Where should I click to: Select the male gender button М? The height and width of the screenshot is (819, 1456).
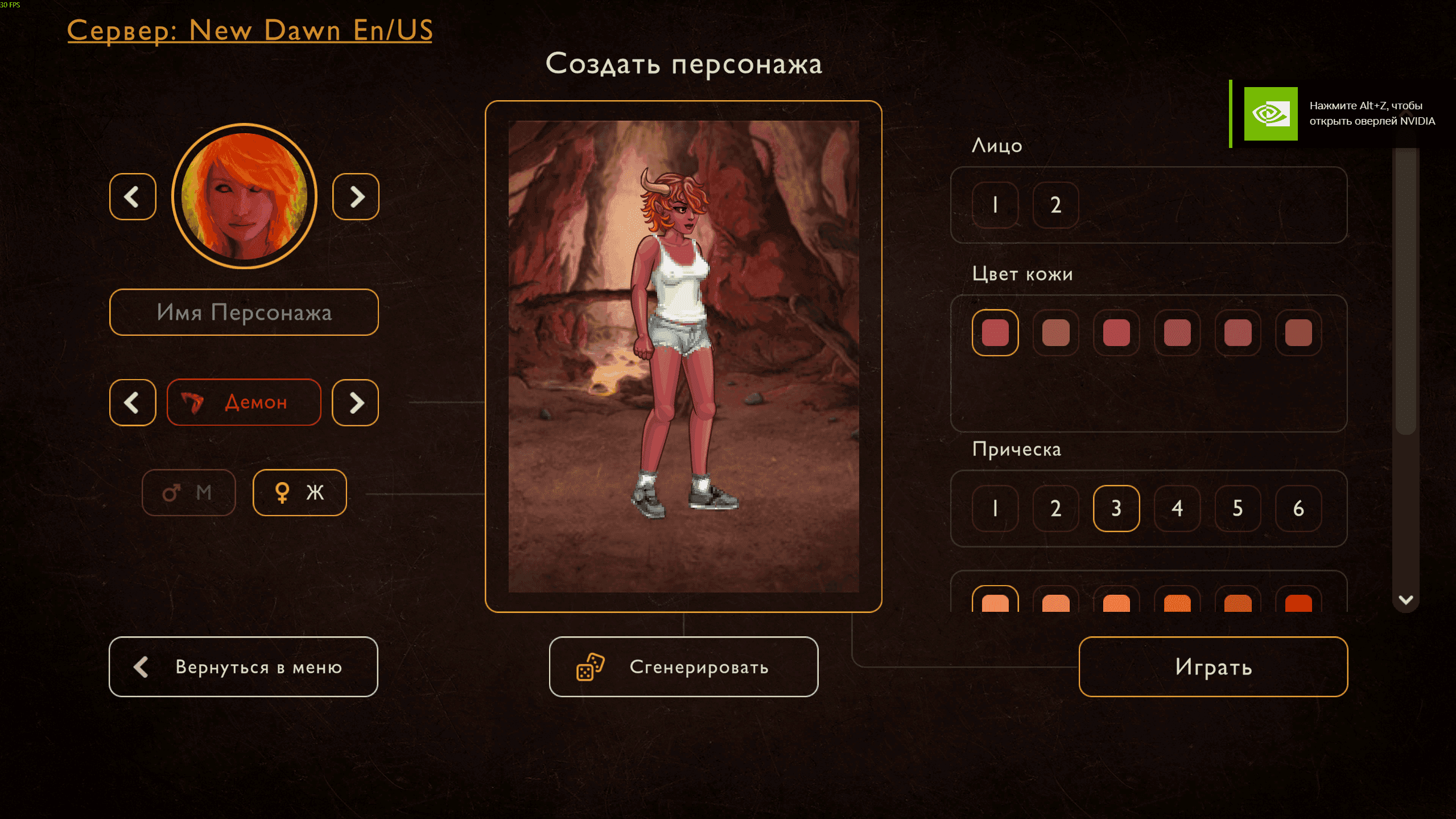click(188, 493)
